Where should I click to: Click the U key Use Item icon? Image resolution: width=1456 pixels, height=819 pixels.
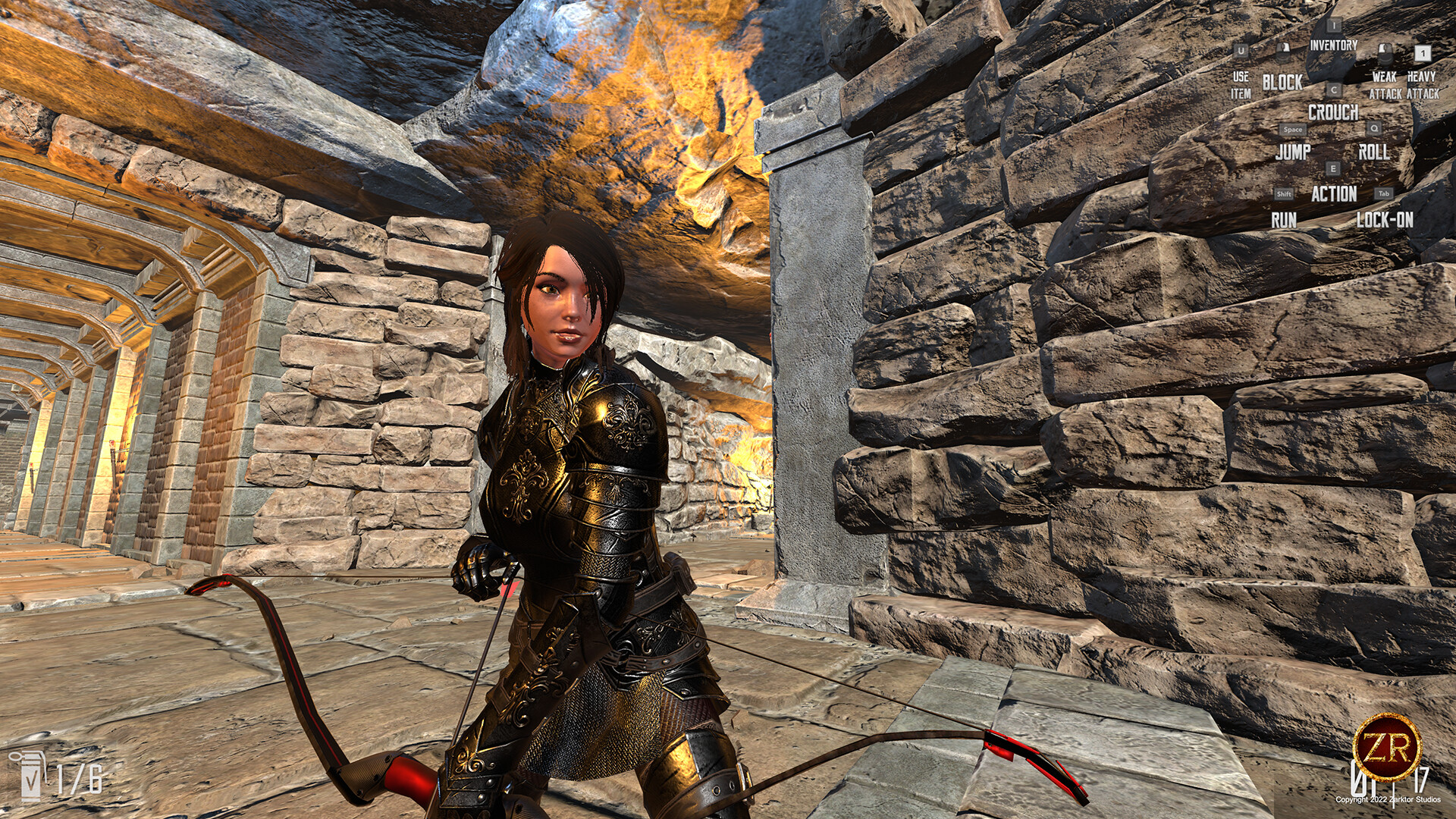[x=1241, y=52]
